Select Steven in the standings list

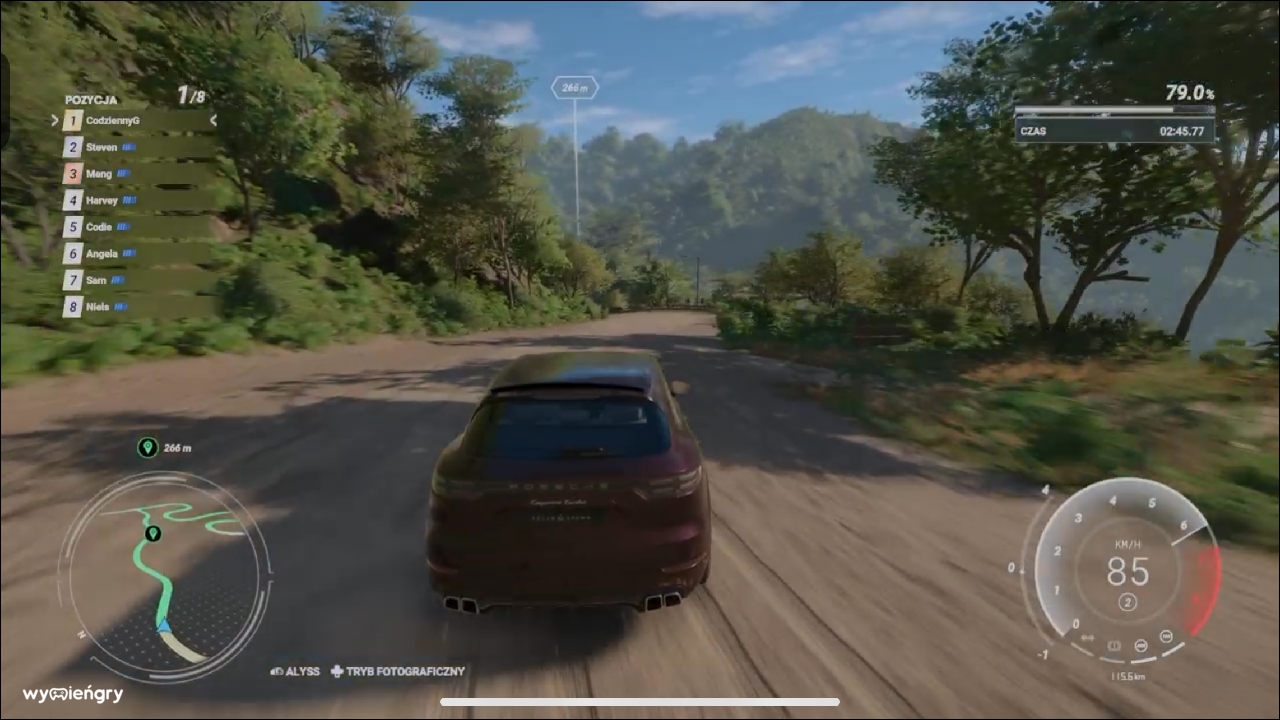pyautogui.click(x=135, y=147)
